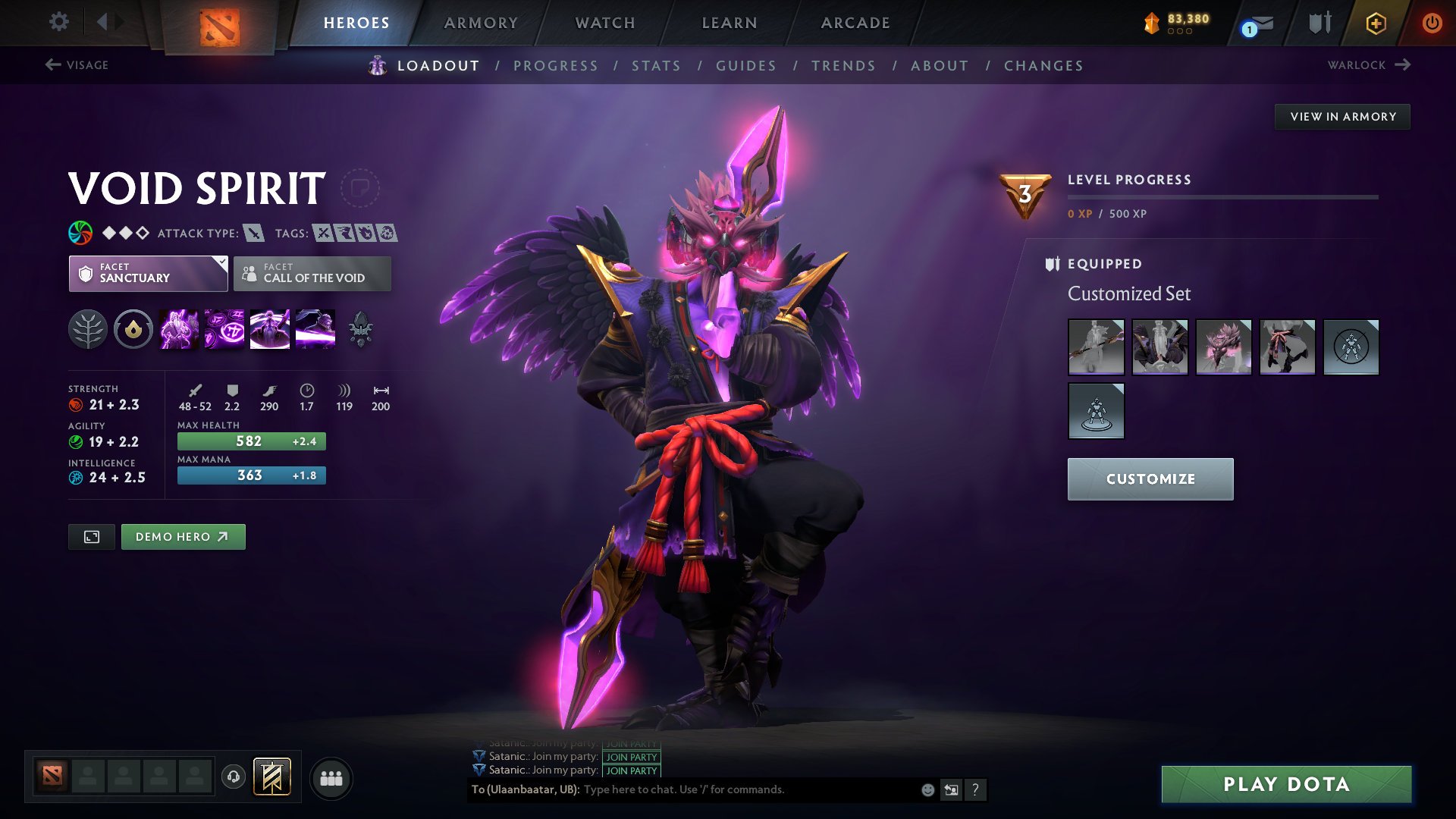This screenshot has width=1456, height=819.
Task: Open the Watch menu
Action: pyautogui.click(x=604, y=23)
